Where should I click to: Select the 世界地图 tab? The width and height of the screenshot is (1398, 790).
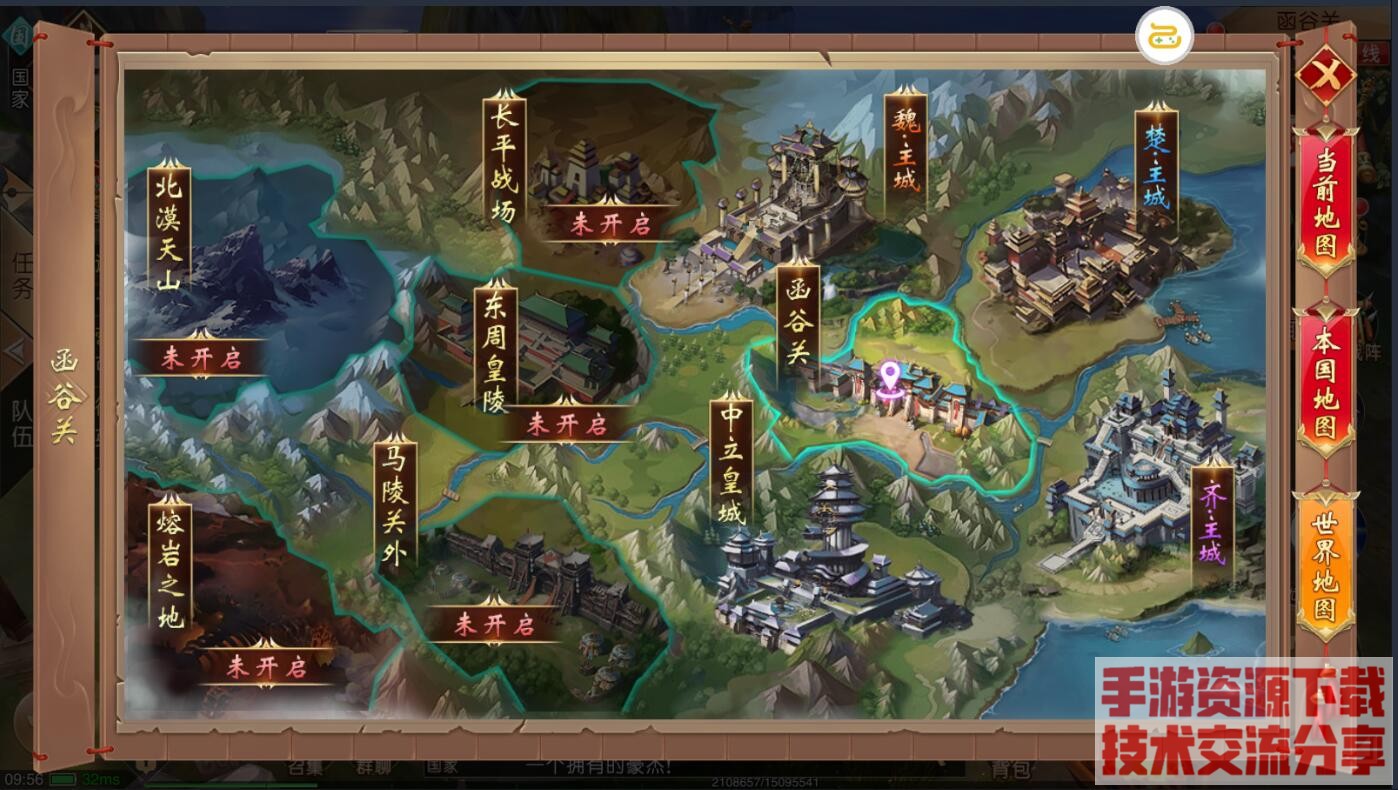point(1325,567)
